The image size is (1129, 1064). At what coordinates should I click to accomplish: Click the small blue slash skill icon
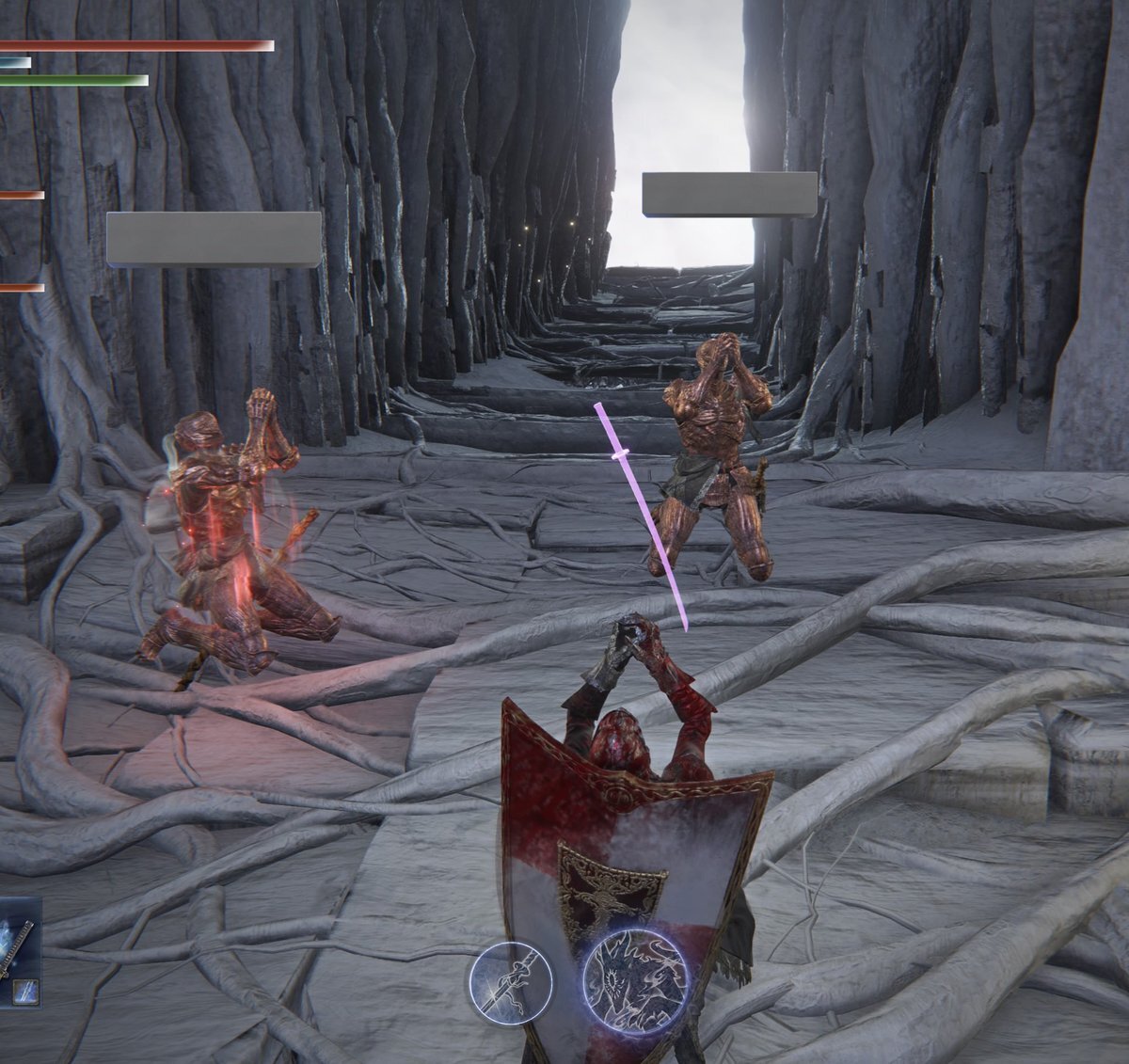coord(25,991)
